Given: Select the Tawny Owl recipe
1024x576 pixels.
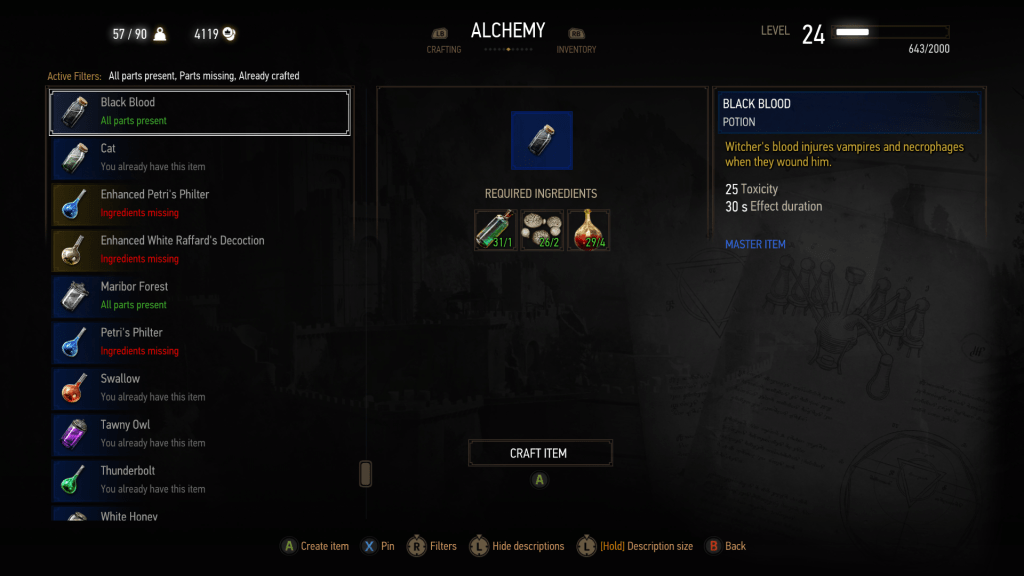Looking at the screenshot, I should [x=200, y=434].
